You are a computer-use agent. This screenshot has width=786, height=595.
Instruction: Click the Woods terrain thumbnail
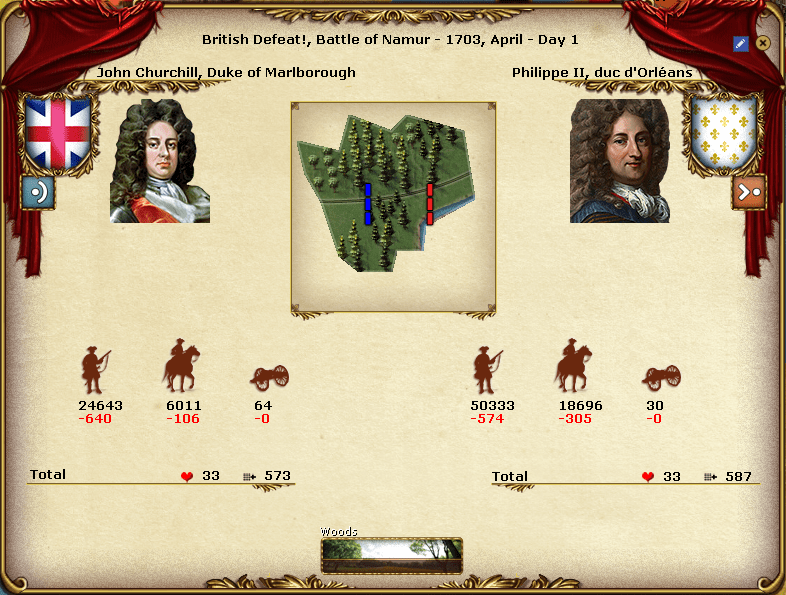[x=392, y=555]
